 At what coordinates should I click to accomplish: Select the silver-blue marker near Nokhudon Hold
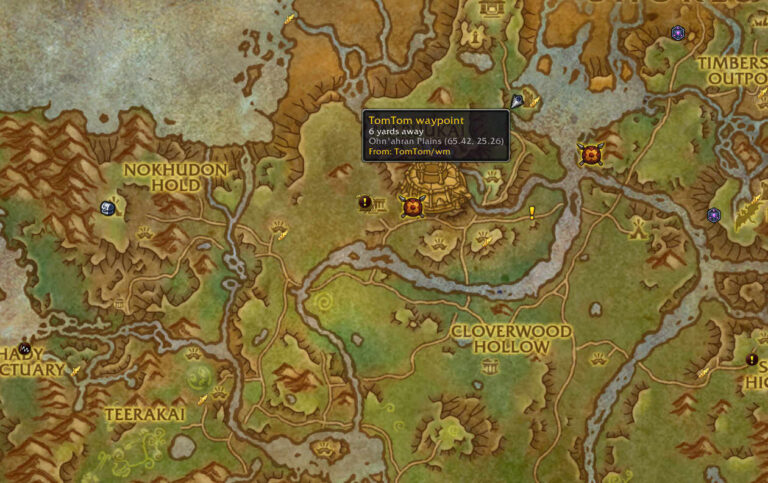pos(107,208)
